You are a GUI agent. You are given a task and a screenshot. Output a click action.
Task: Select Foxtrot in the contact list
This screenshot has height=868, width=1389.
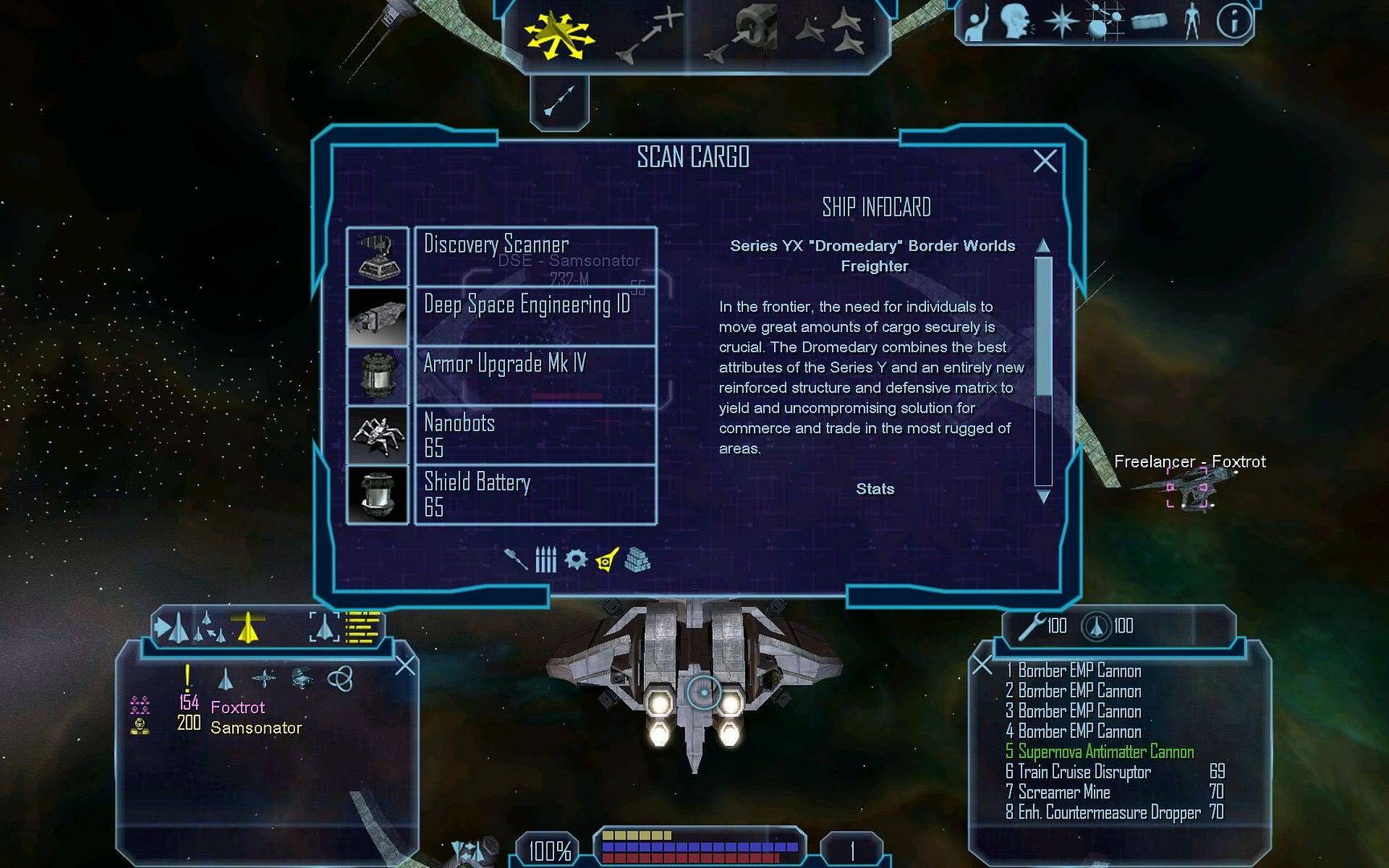point(237,707)
